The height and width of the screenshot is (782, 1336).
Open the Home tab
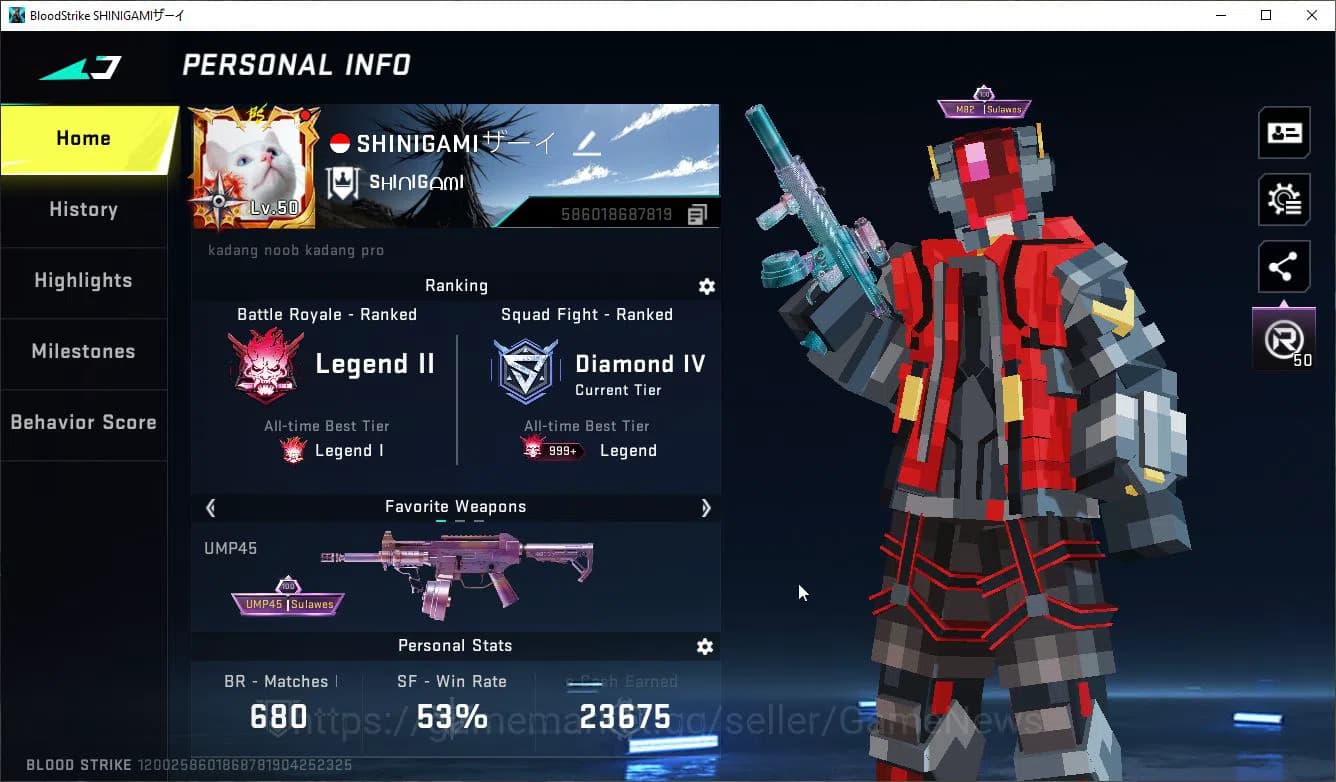[84, 139]
